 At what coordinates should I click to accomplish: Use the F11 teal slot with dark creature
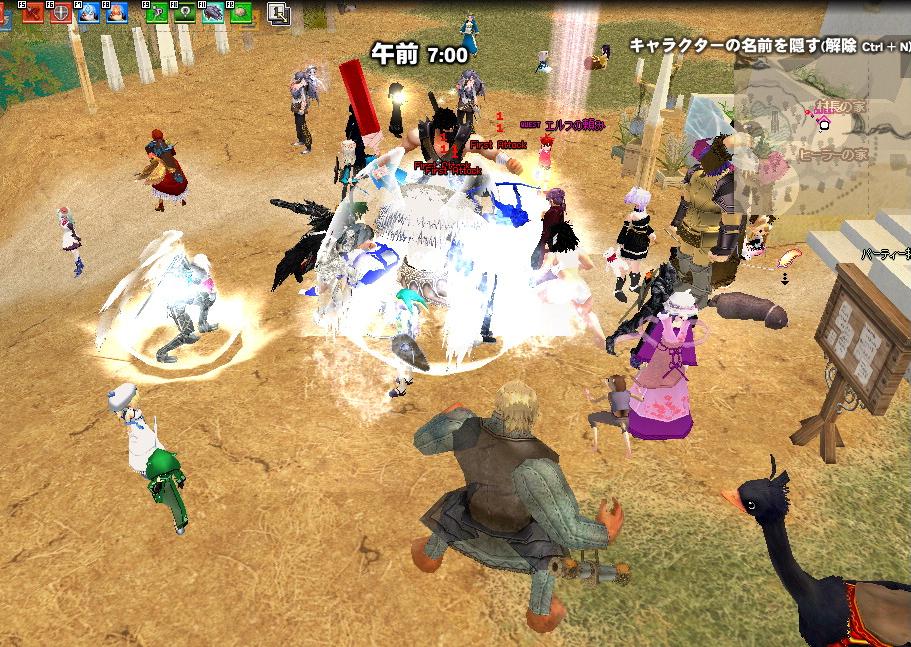tap(213, 14)
